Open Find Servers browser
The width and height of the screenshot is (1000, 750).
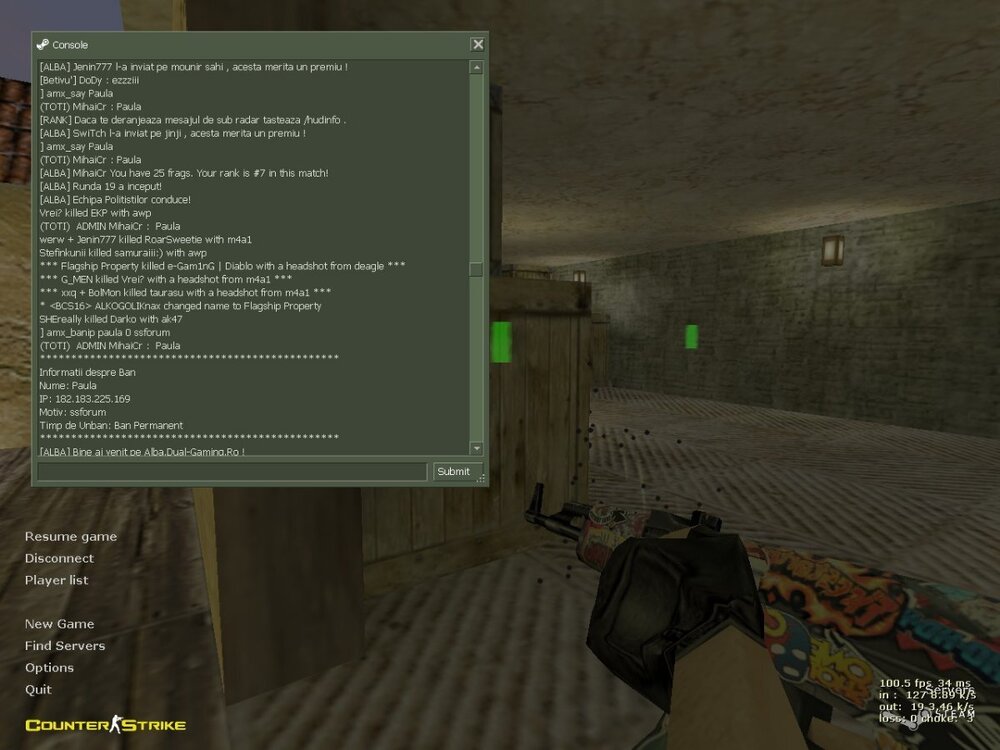[x=64, y=647]
